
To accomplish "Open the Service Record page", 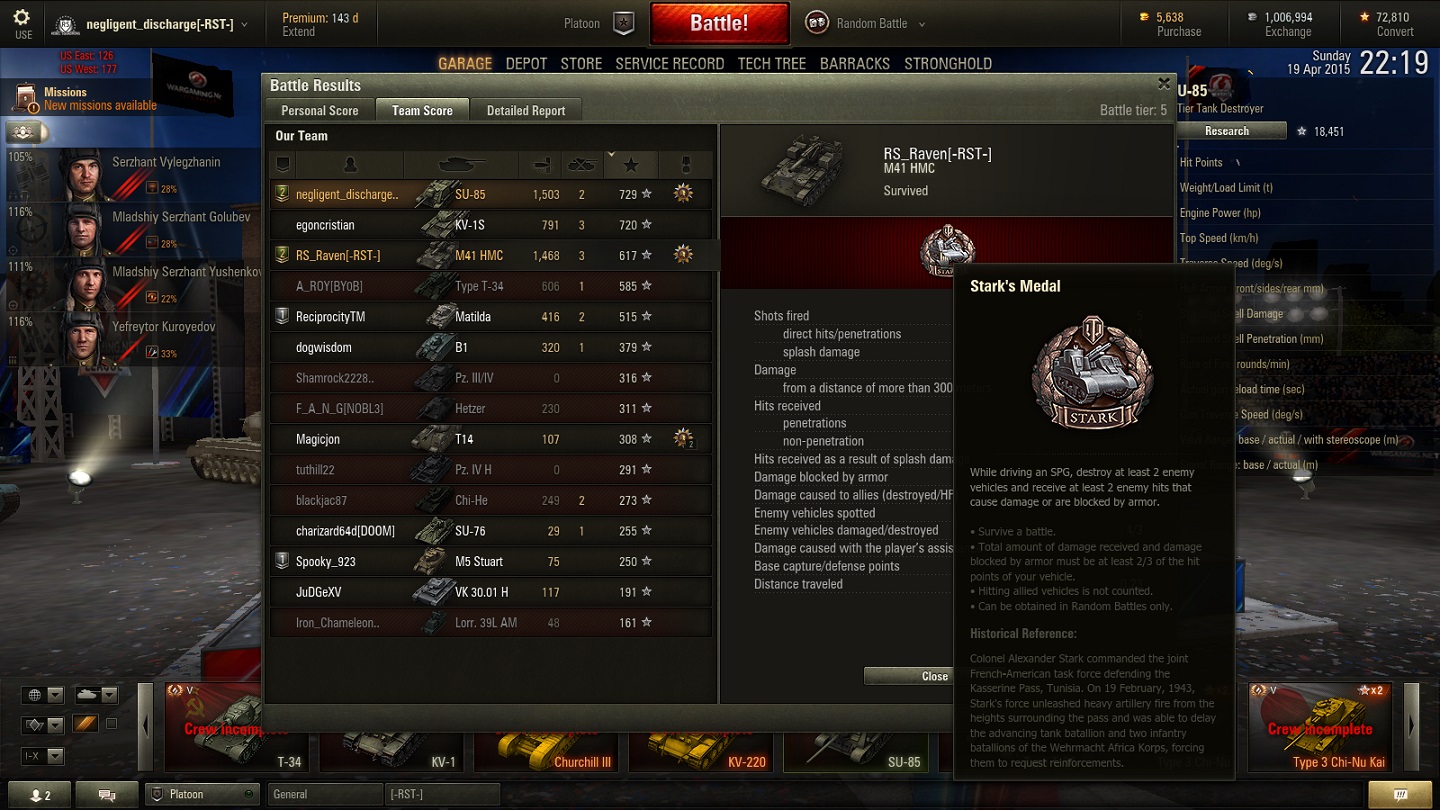I will [x=669, y=63].
